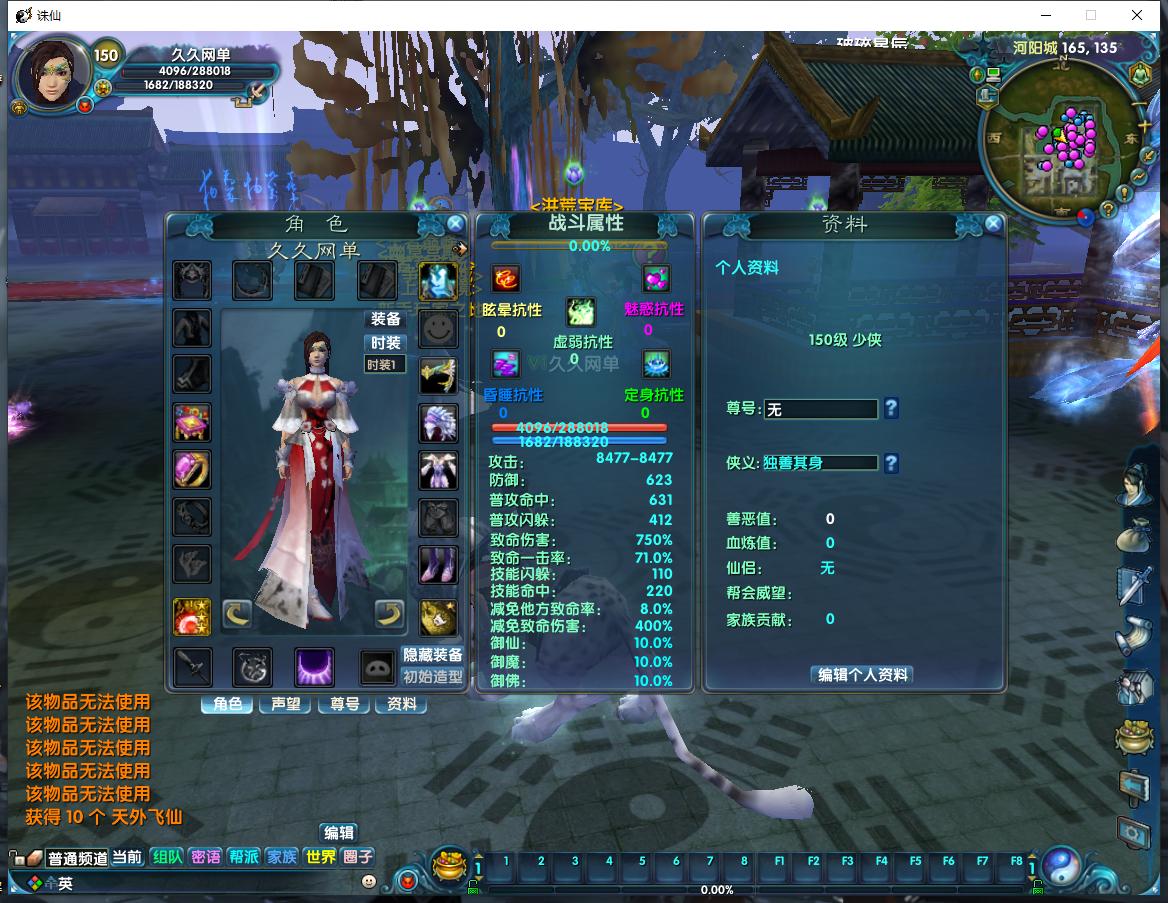Select the 世界 world chat channel
The width and height of the screenshot is (1168, 903).
[320, 857]
